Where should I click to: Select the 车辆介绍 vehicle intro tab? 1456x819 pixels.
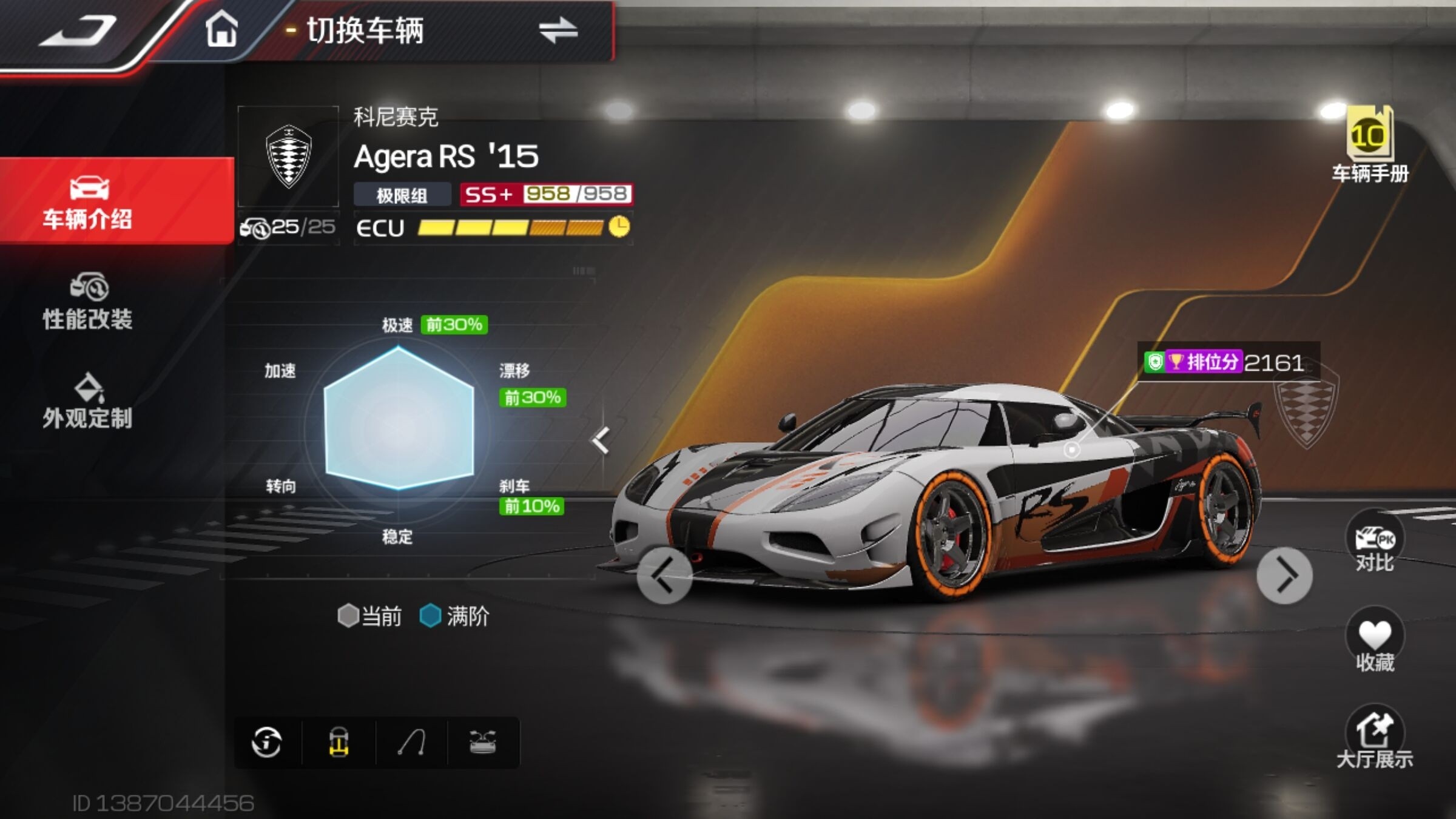[x=88, y=201]
